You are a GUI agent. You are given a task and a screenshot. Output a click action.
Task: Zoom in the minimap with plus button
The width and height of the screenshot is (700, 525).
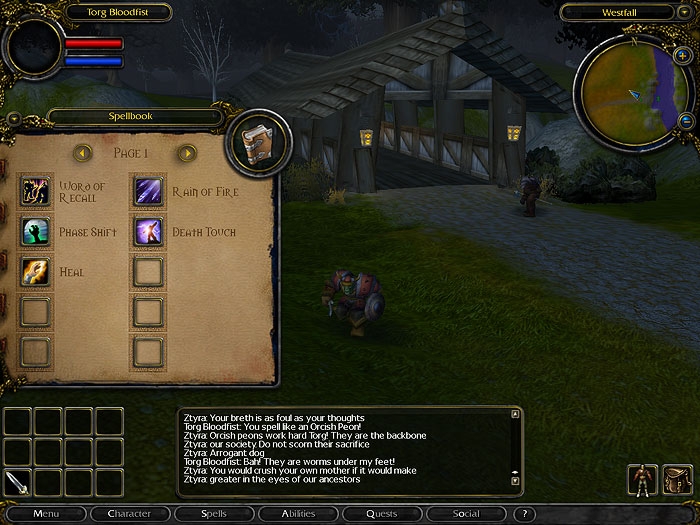[683, 81]
